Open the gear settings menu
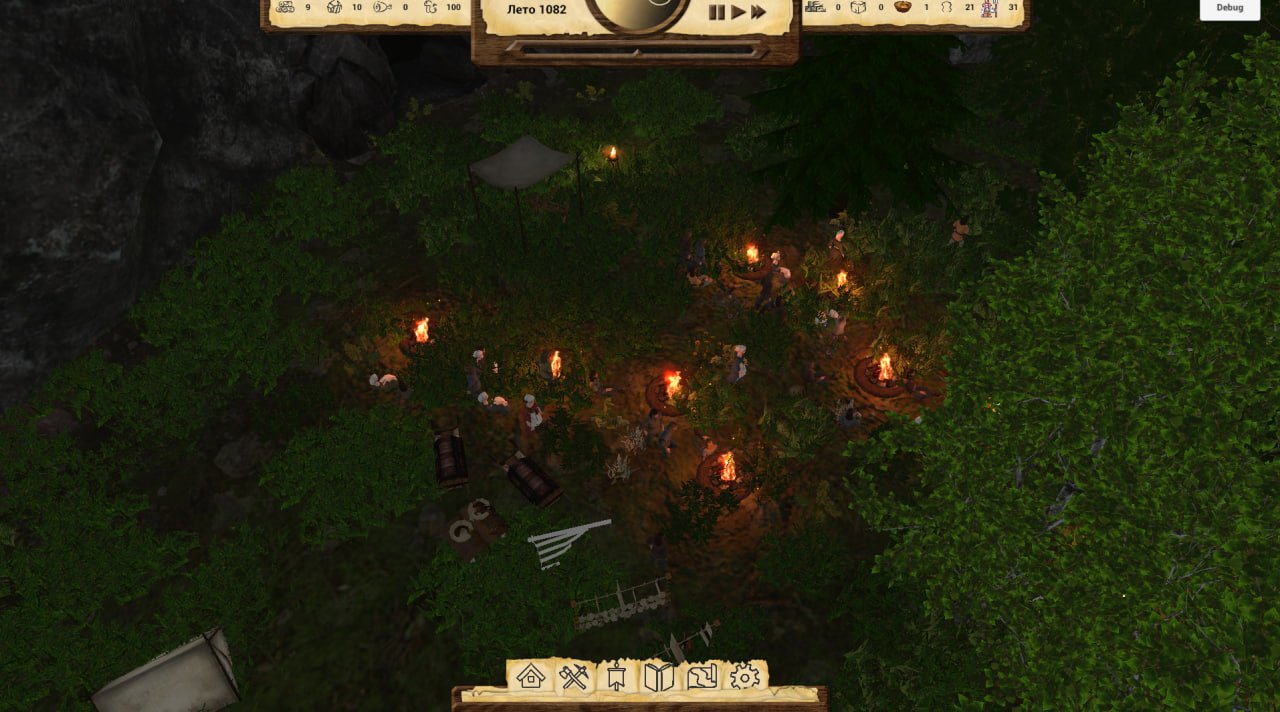 click(x=745, y=677)
